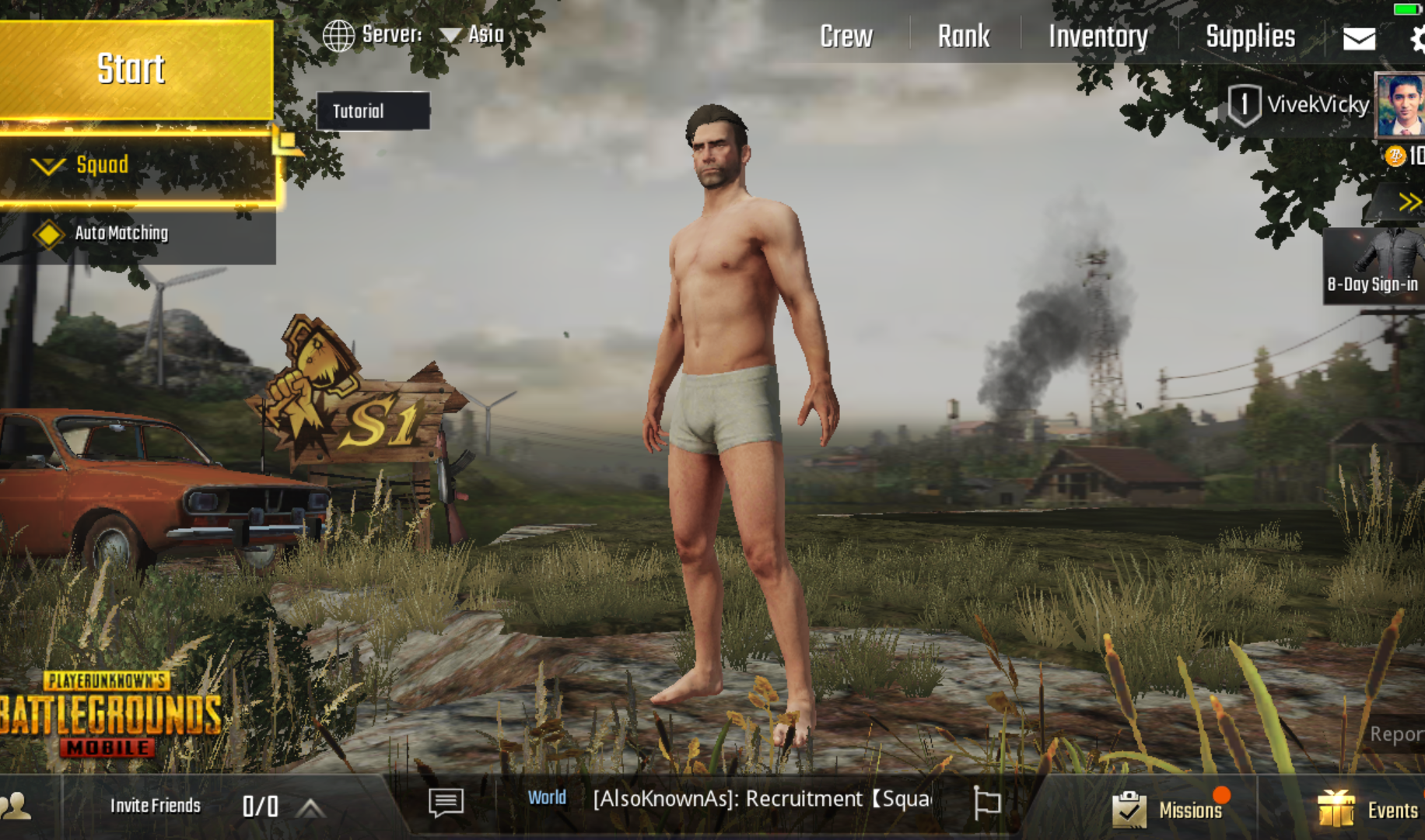Viewport: 1425px width, 840px height.
Task: Click the yellow Start button
Action: coord(134,70)
